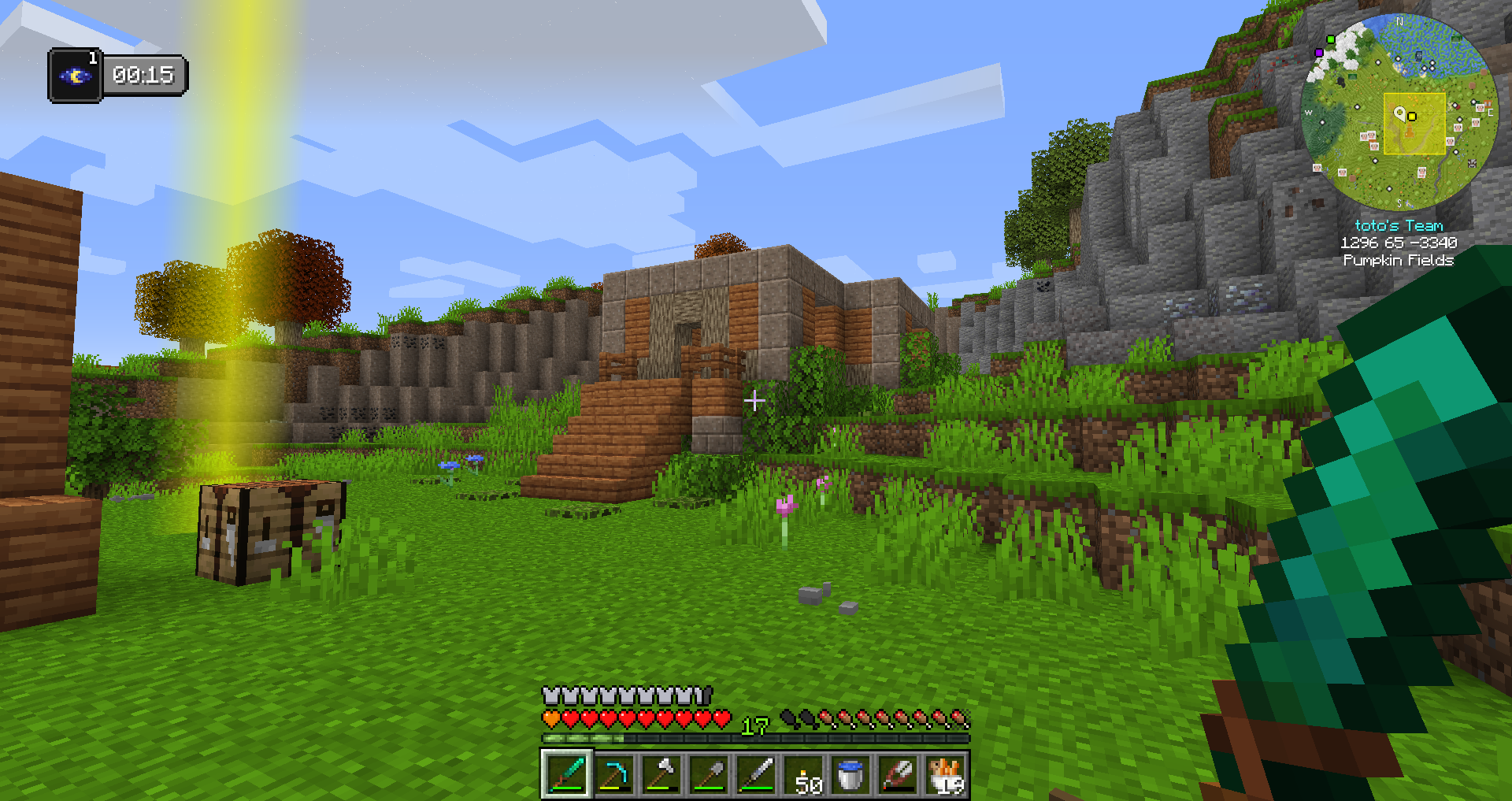The height and width of the screenshot is (801, 1512).
Task: Choose the red feathered hotbar item
Action: [899, 775]
